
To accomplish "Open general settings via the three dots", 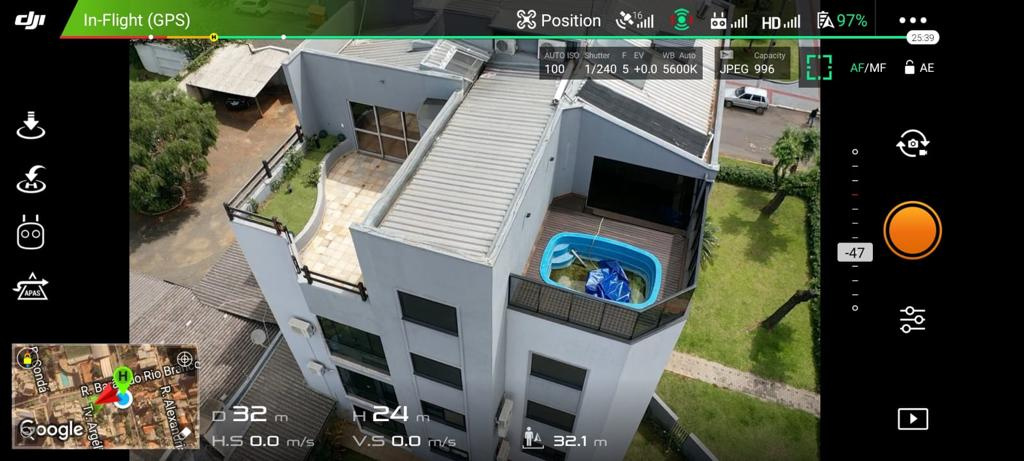I will coord(912,20).
